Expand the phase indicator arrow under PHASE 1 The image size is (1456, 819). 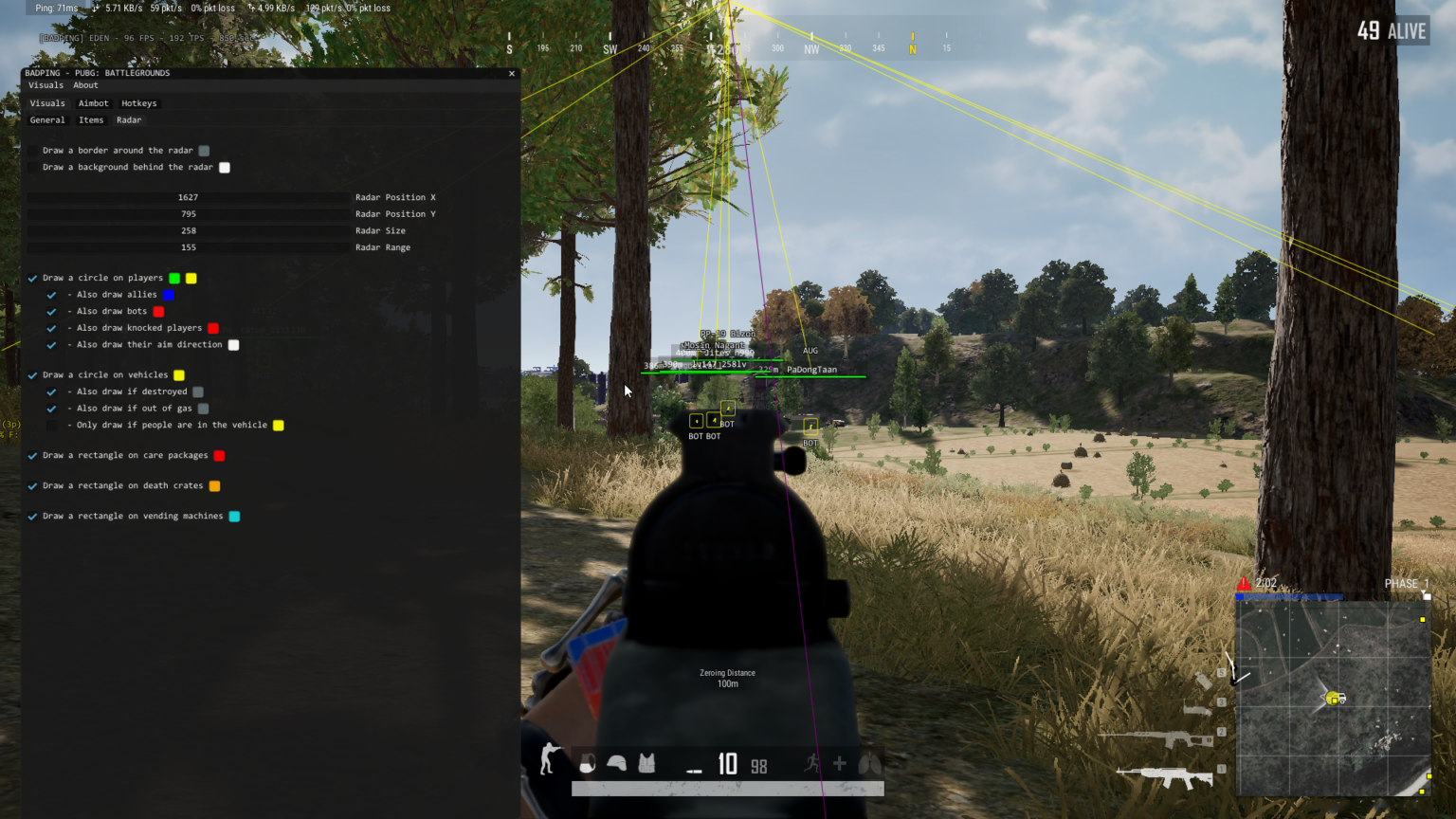1427,594
